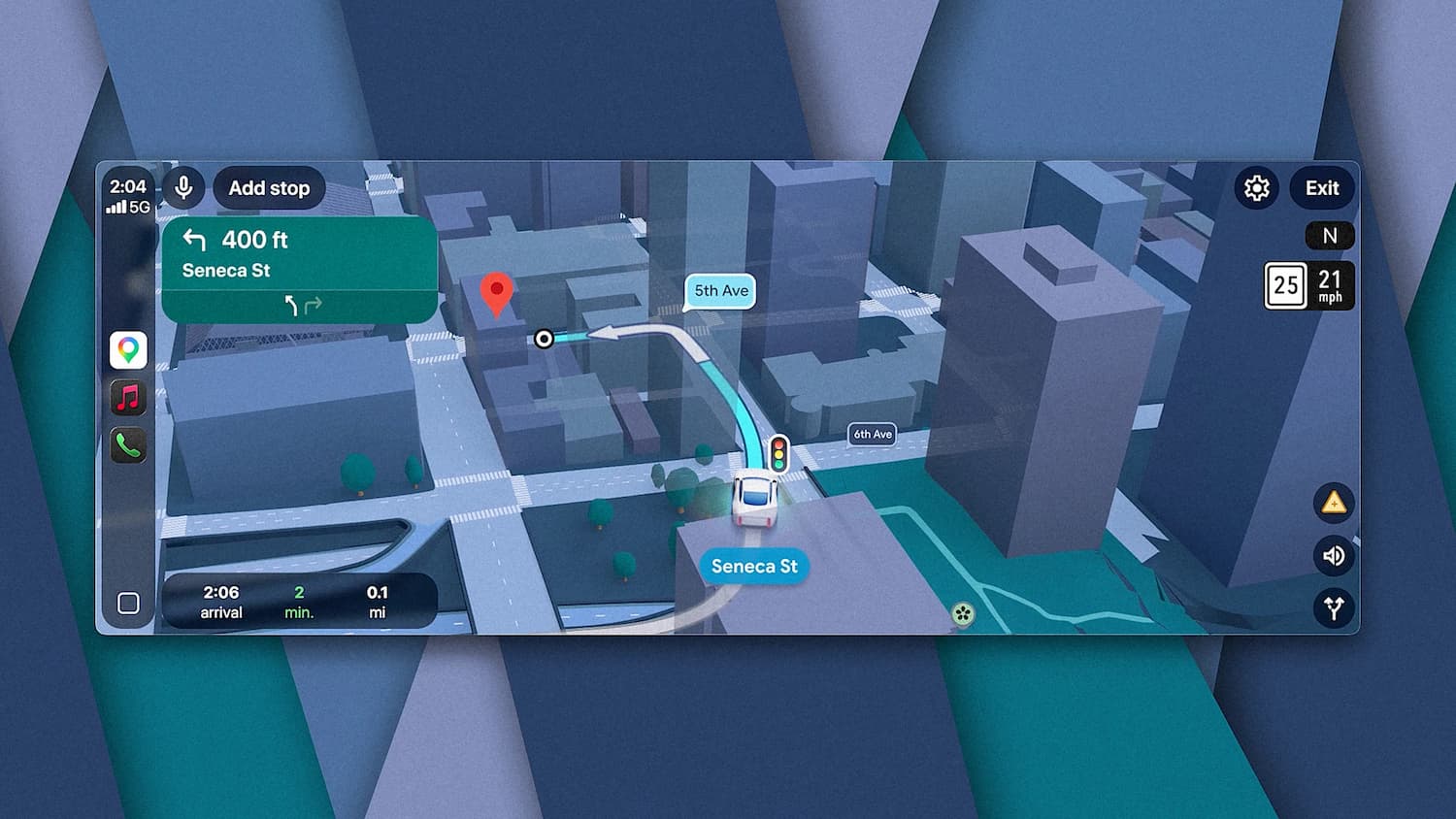Report a hazard using the alert triangle icon
The height and width of the screenshot is (819, 1456).
tap(1335, 505)
